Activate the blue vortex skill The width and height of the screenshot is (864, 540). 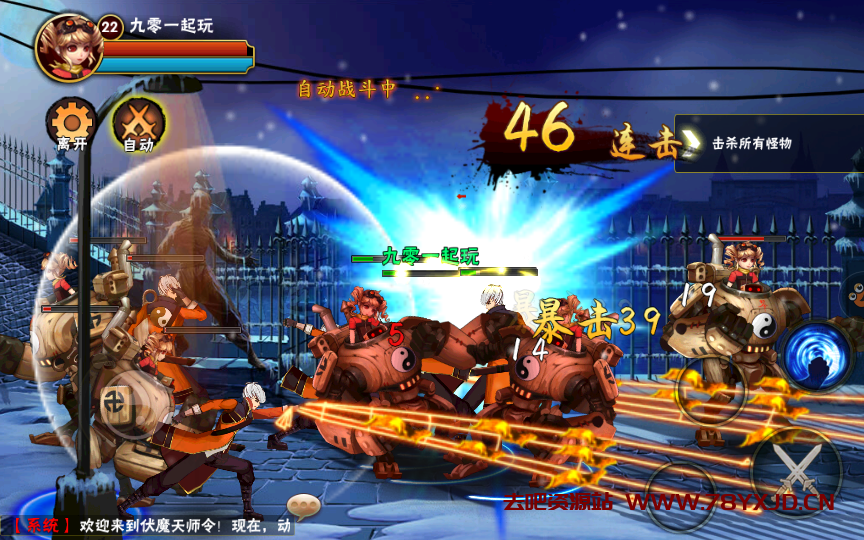816,357
